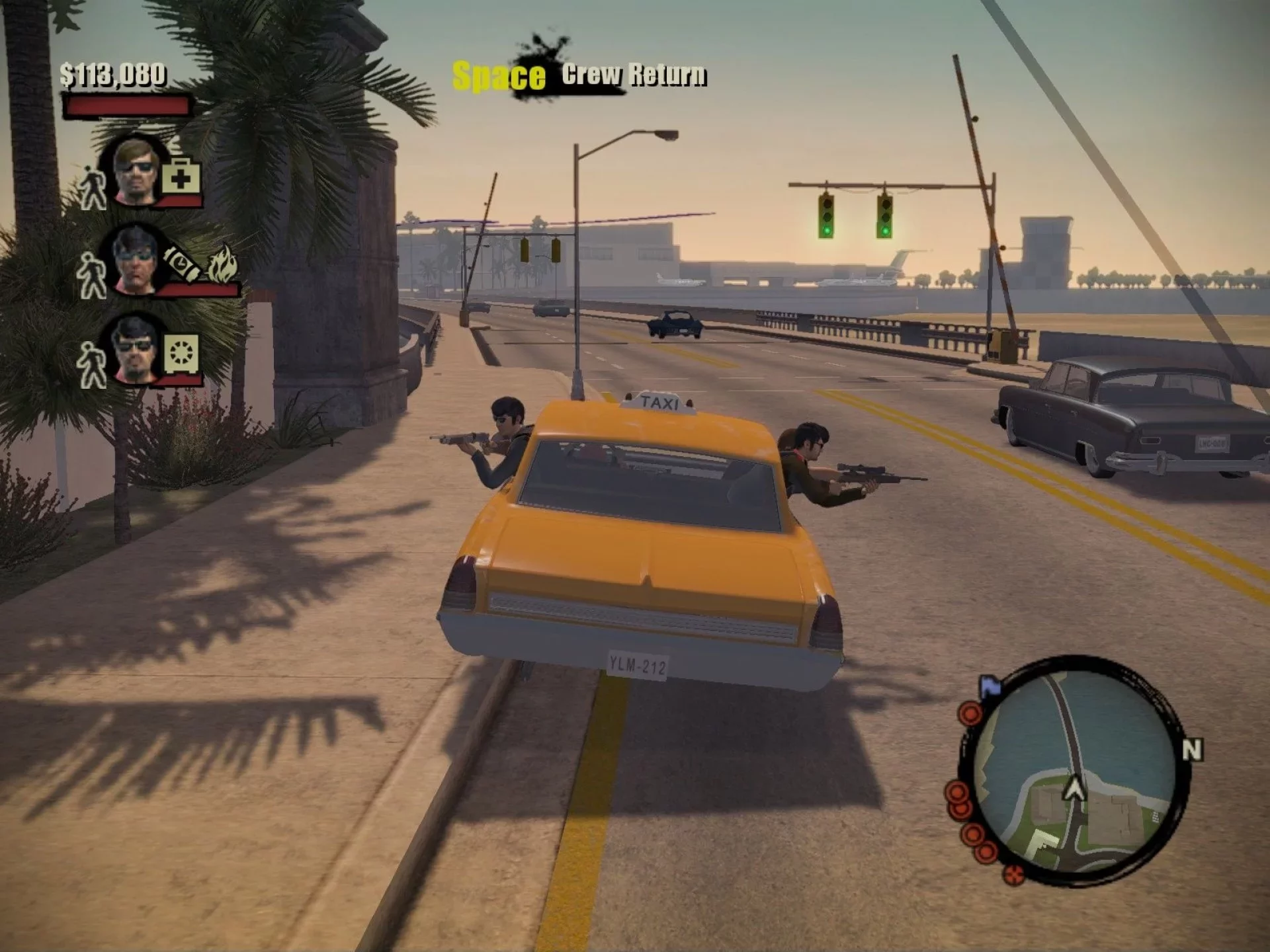Screen dimensions: 1270x952
Task: Select the demolitions crew member portrait
Action: click(x=134, y=260)
